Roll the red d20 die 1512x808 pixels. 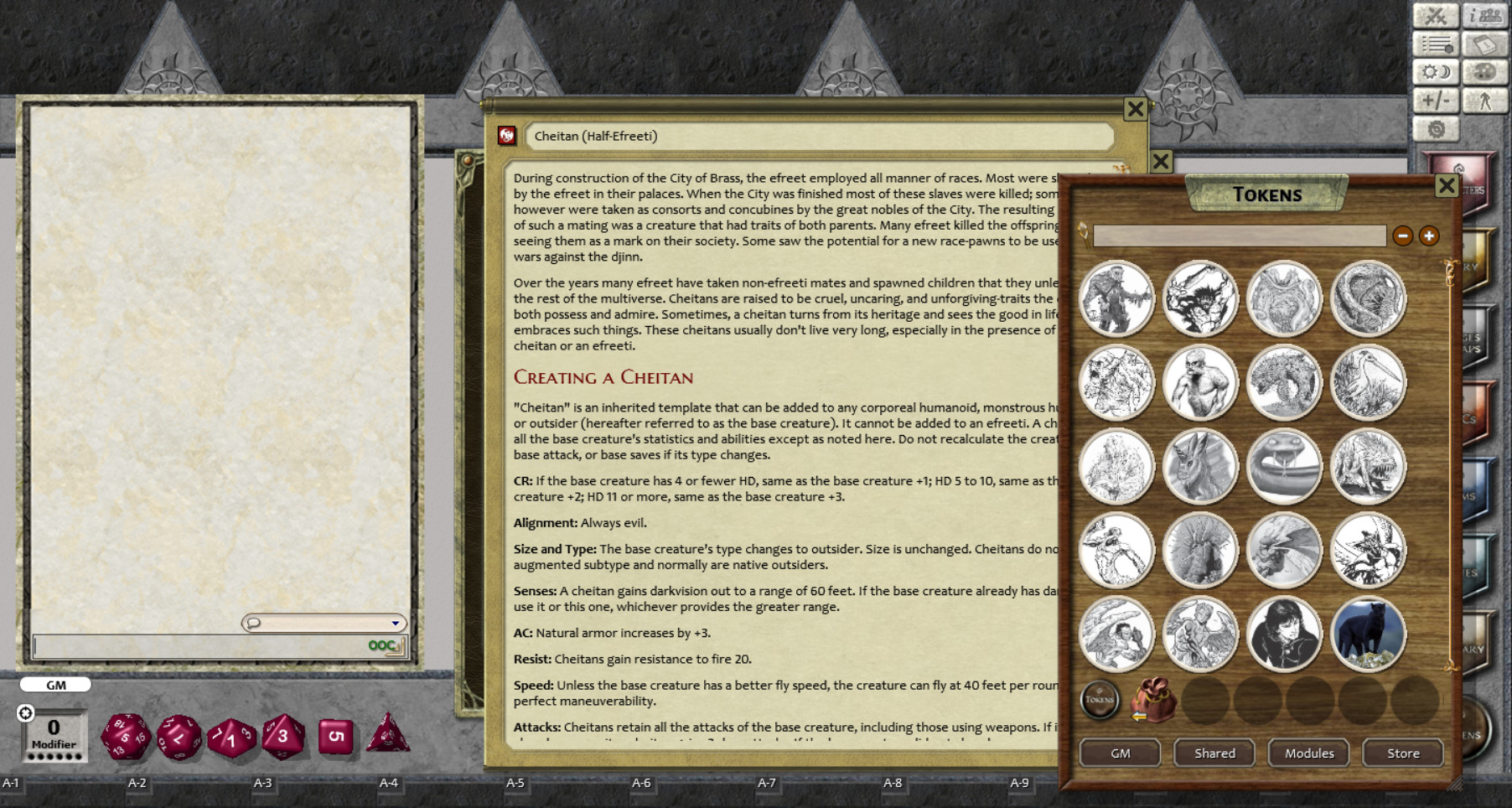(126, 736)
